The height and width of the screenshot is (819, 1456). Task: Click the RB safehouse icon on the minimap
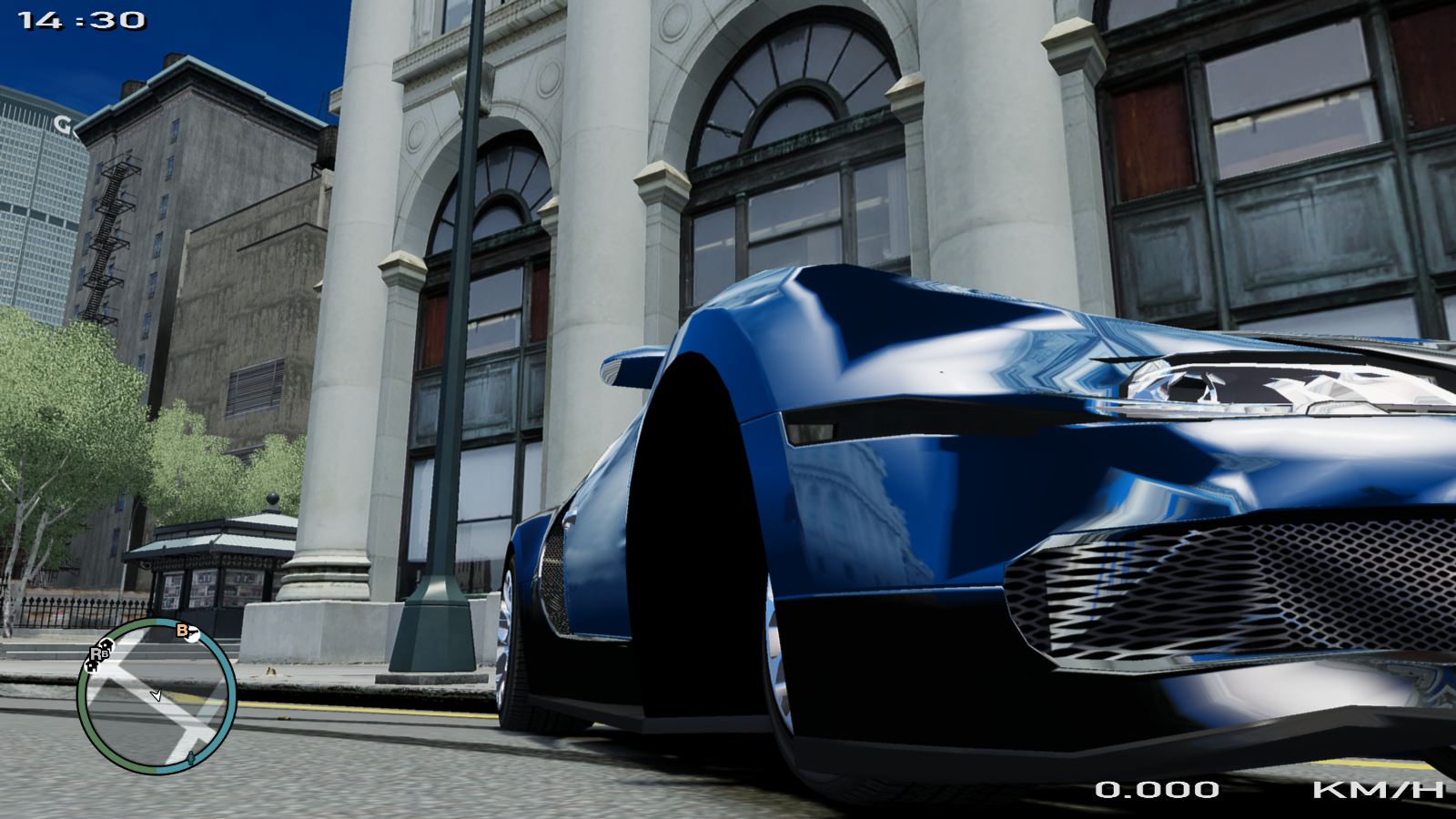(100, 653)
